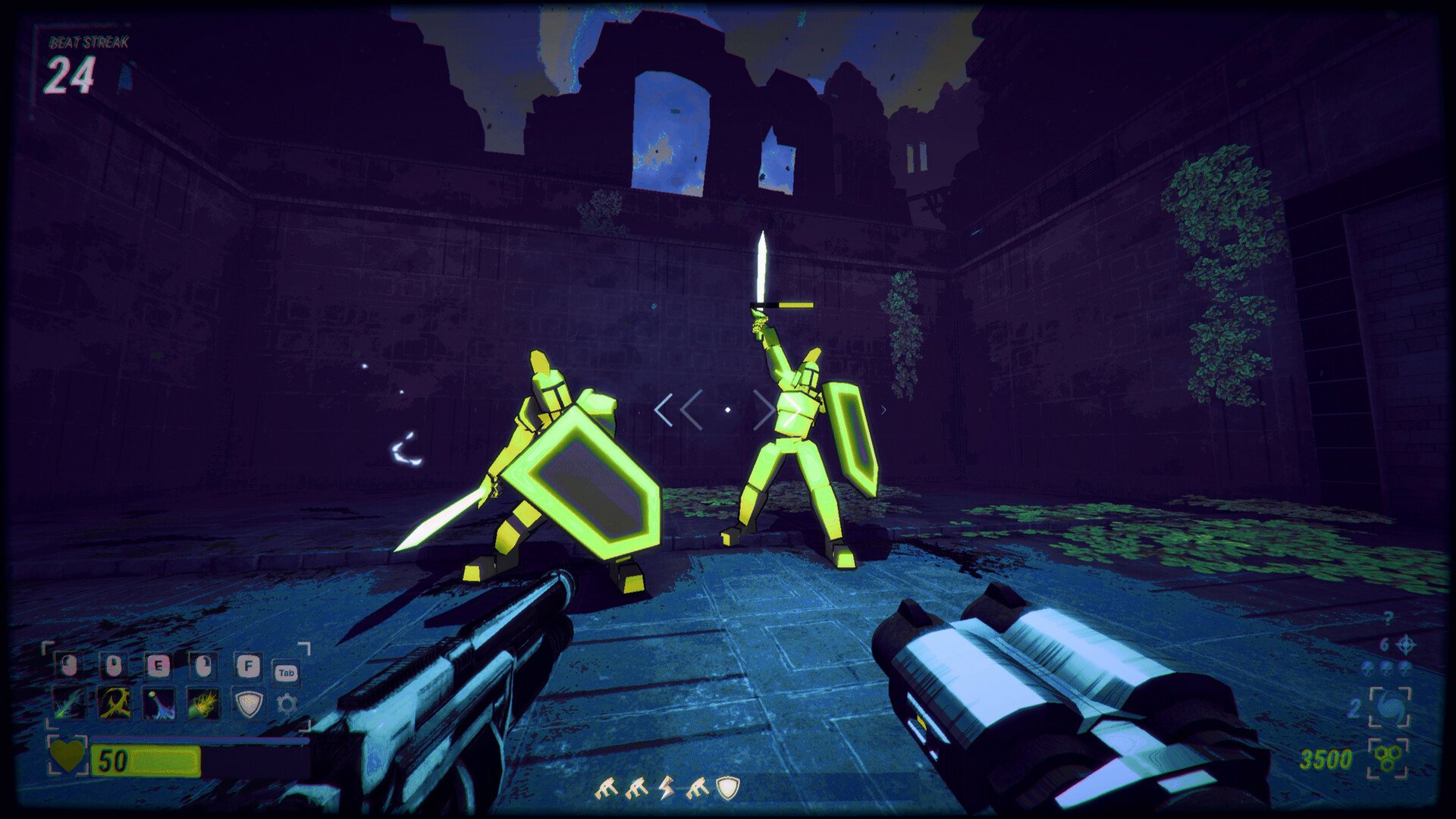The image size is (1456, 819).
Task: Click the first skull icon on the right HUD
Action: point(1367,667)
